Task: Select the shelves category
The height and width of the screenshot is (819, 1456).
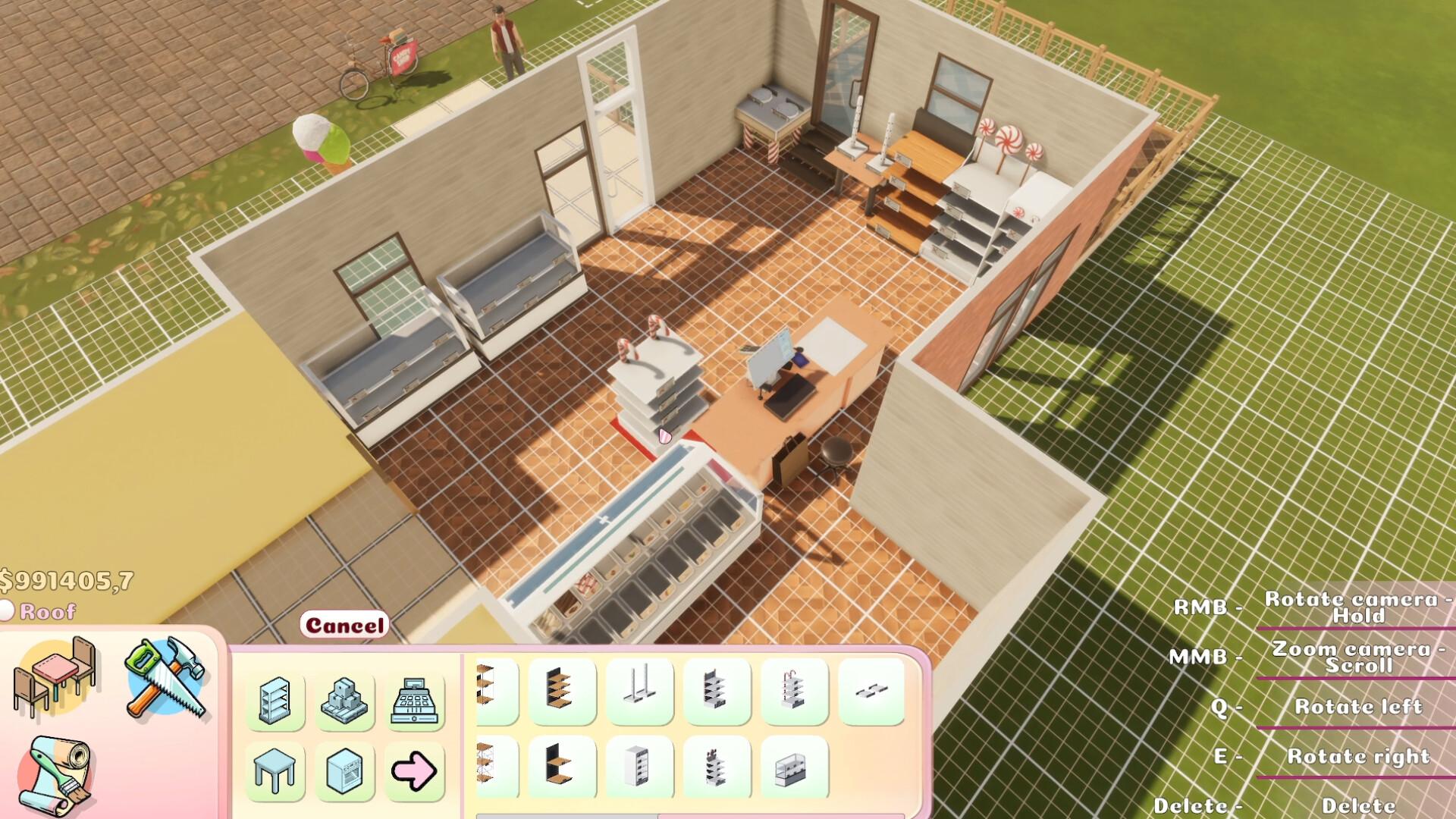Action: click(275, 701)
